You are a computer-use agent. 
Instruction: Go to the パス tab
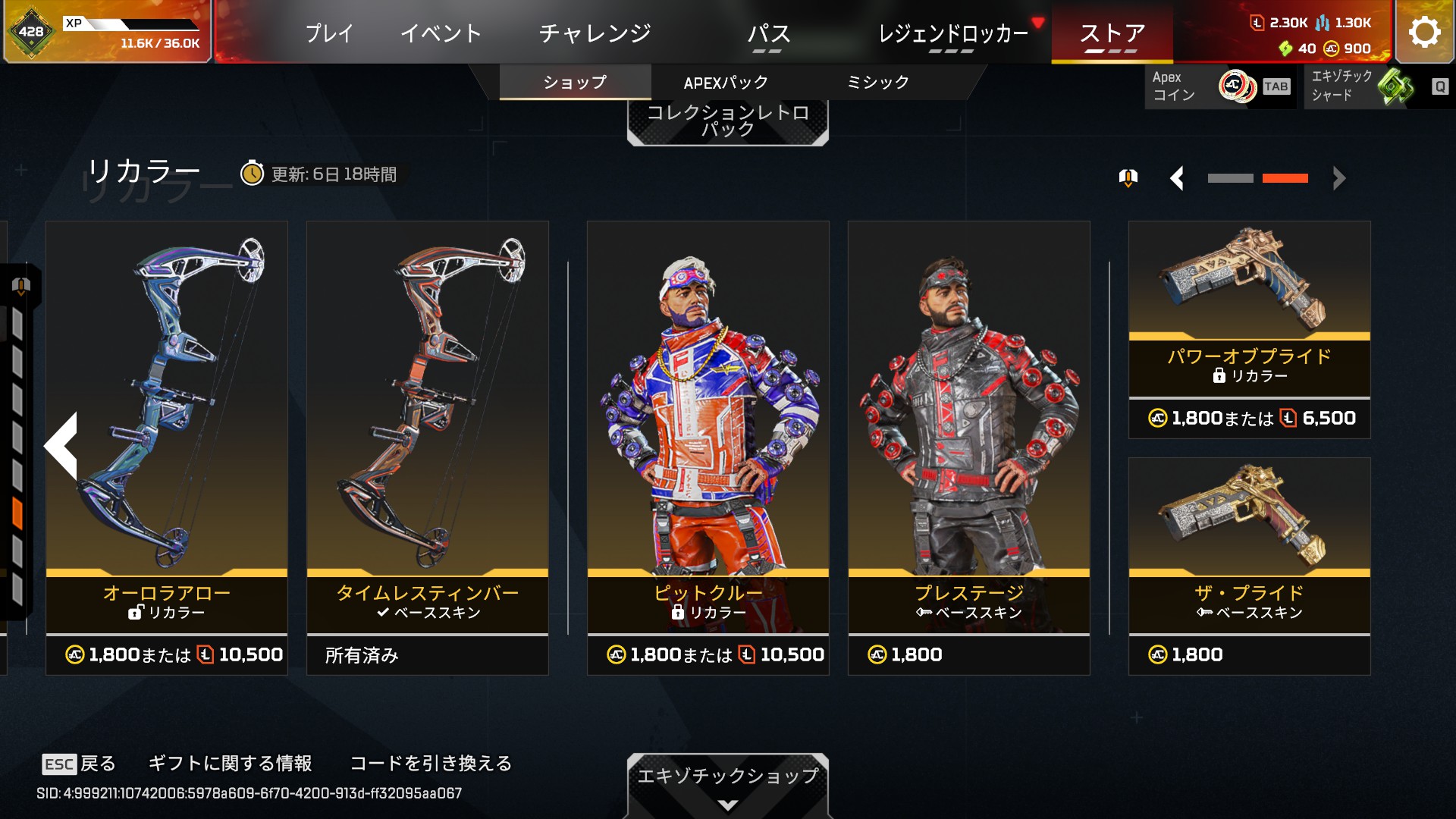pos(768,33)
